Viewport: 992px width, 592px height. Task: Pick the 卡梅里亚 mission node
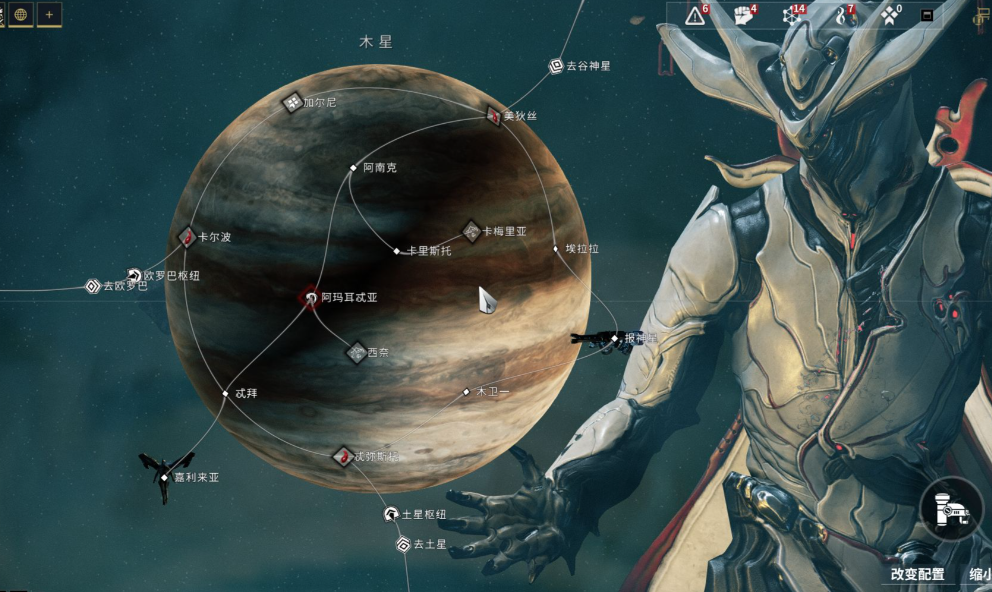tap(471, 231)
